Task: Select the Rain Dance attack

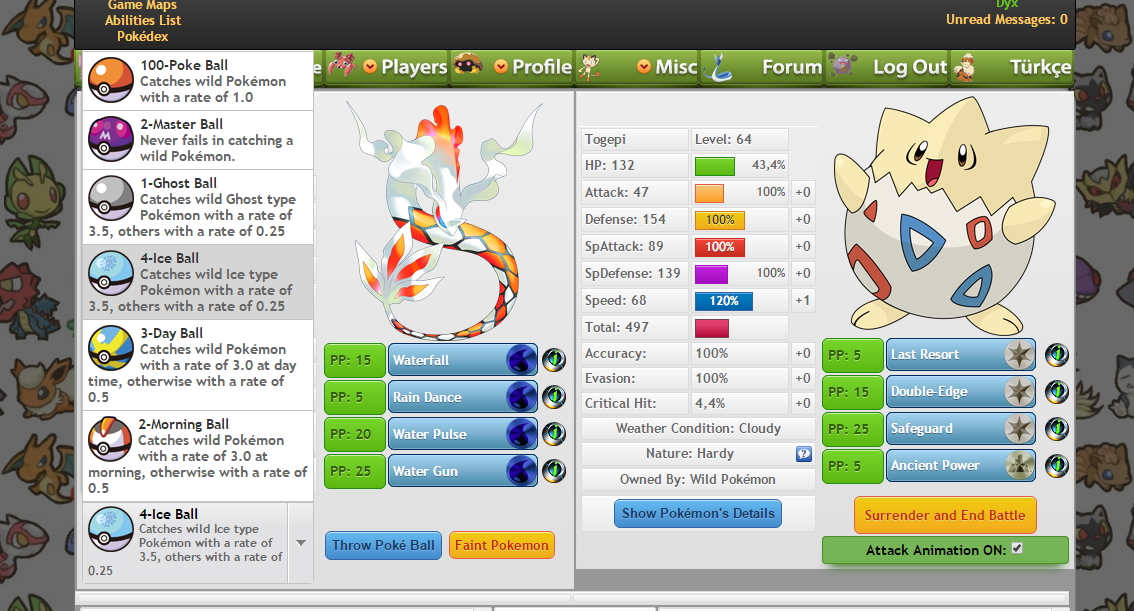Action: (462, 397)
